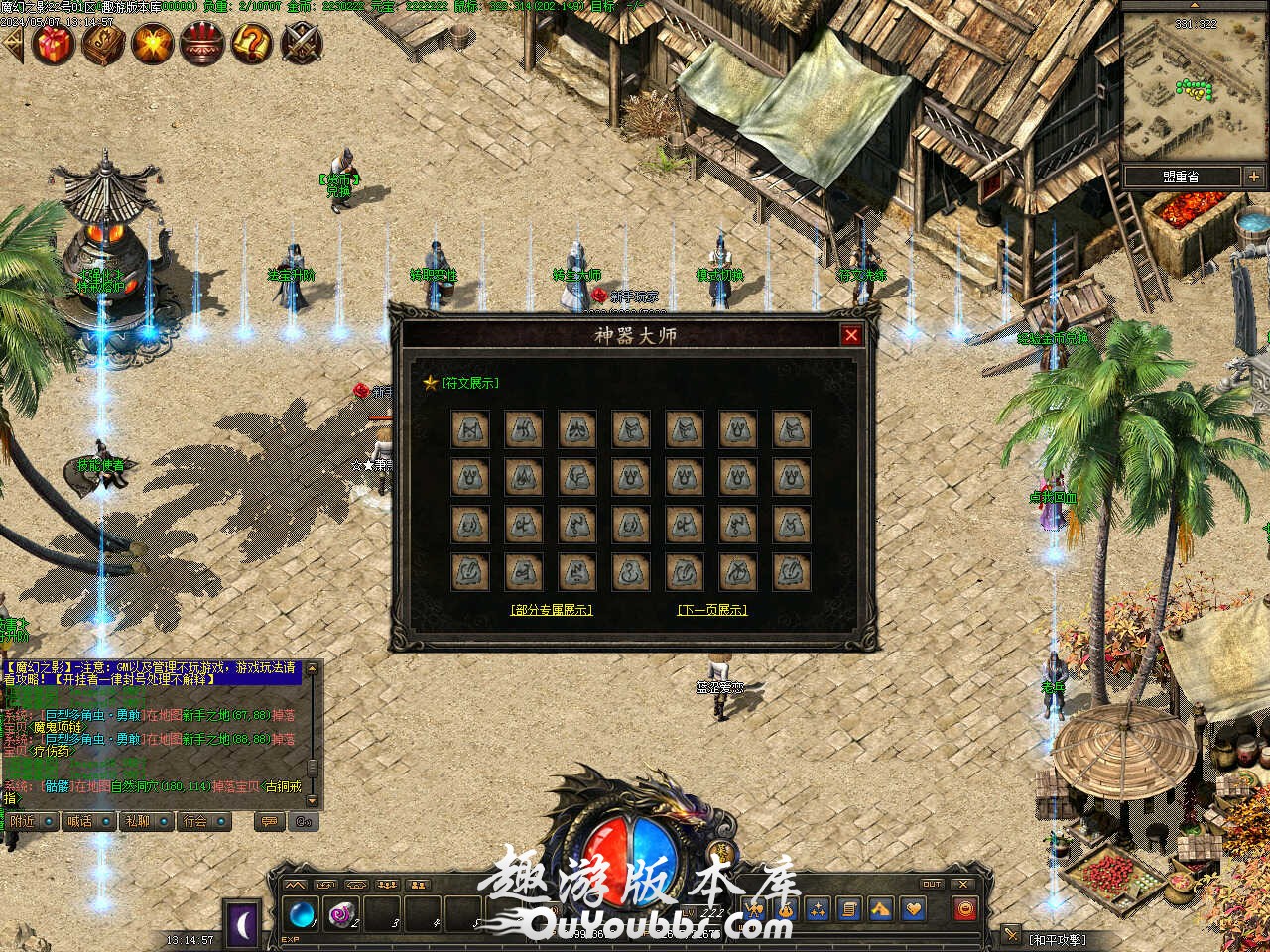The width and height of the screenshot is (1270, 952).
Task: Click the OUT button on bottom bar
Action: tap(932, 884)
